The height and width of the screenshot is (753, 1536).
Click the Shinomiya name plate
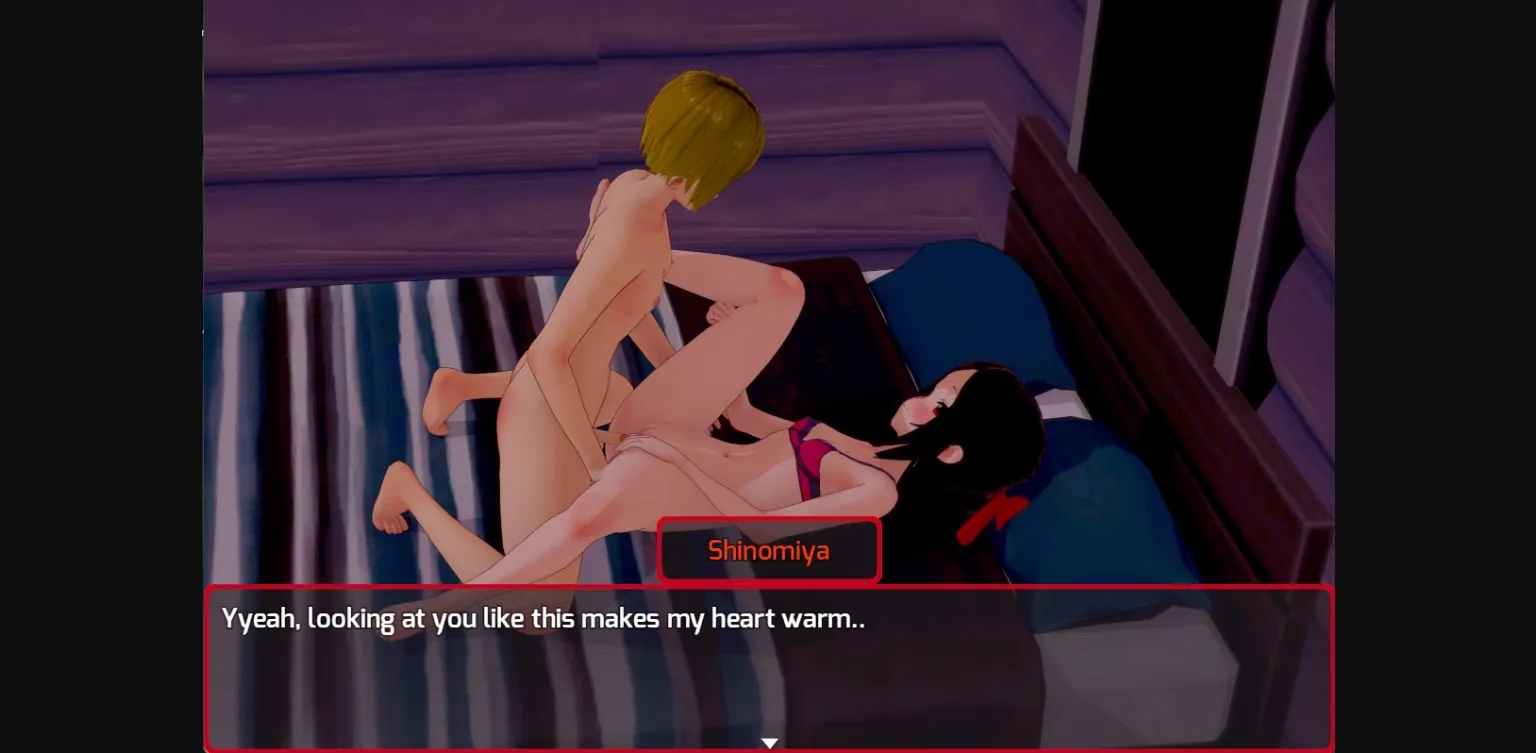pos(769,549)
